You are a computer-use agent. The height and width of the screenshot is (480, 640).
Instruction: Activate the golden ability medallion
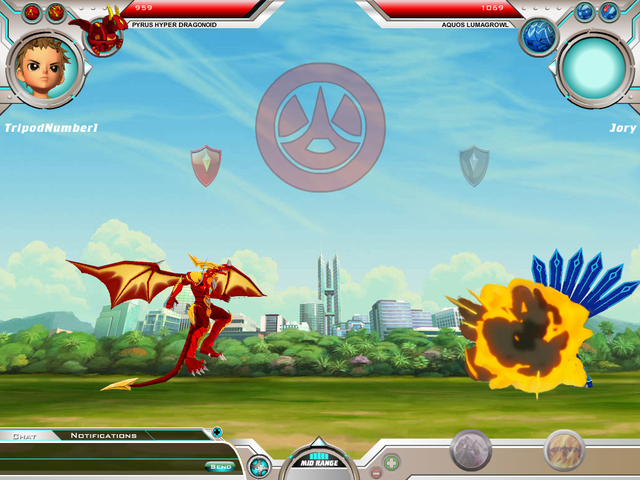click(x=564, y=450)
